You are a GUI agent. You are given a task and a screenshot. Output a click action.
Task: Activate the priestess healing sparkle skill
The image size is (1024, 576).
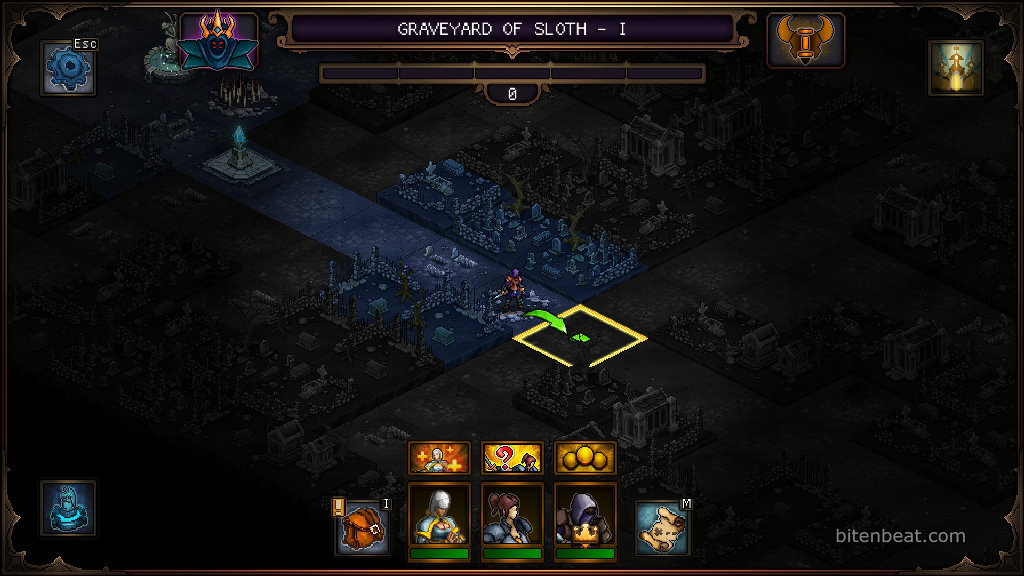tap(439, 458)
